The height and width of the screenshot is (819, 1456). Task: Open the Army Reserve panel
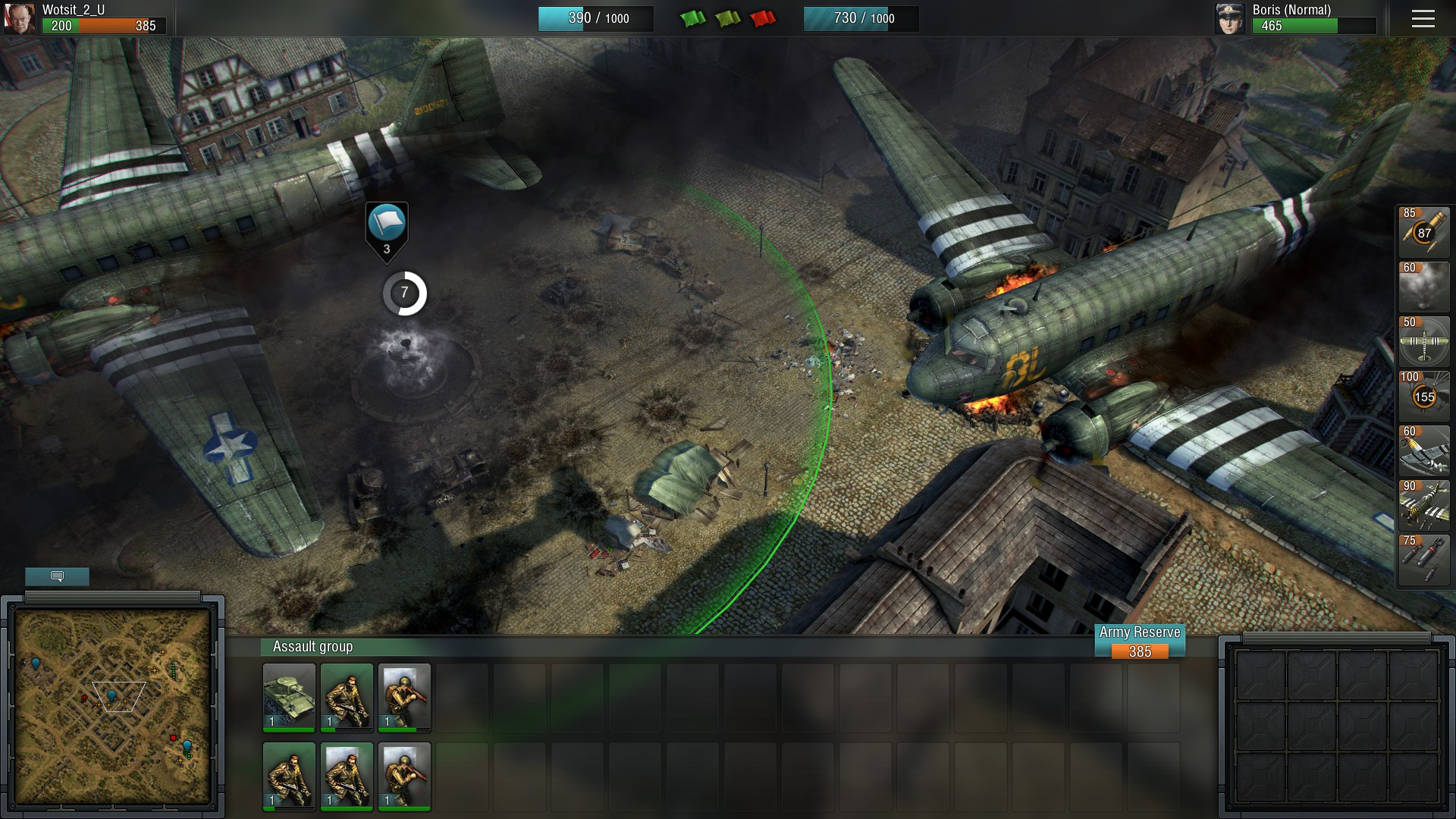pyautogui.click(x=1140, y=642)
